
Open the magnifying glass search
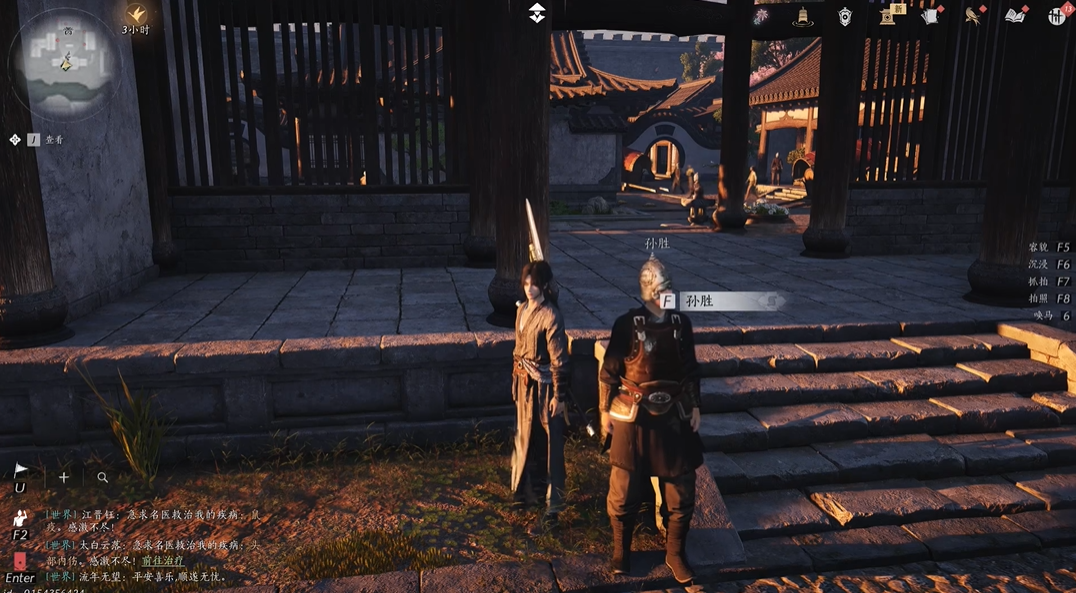tap(102, 478)
